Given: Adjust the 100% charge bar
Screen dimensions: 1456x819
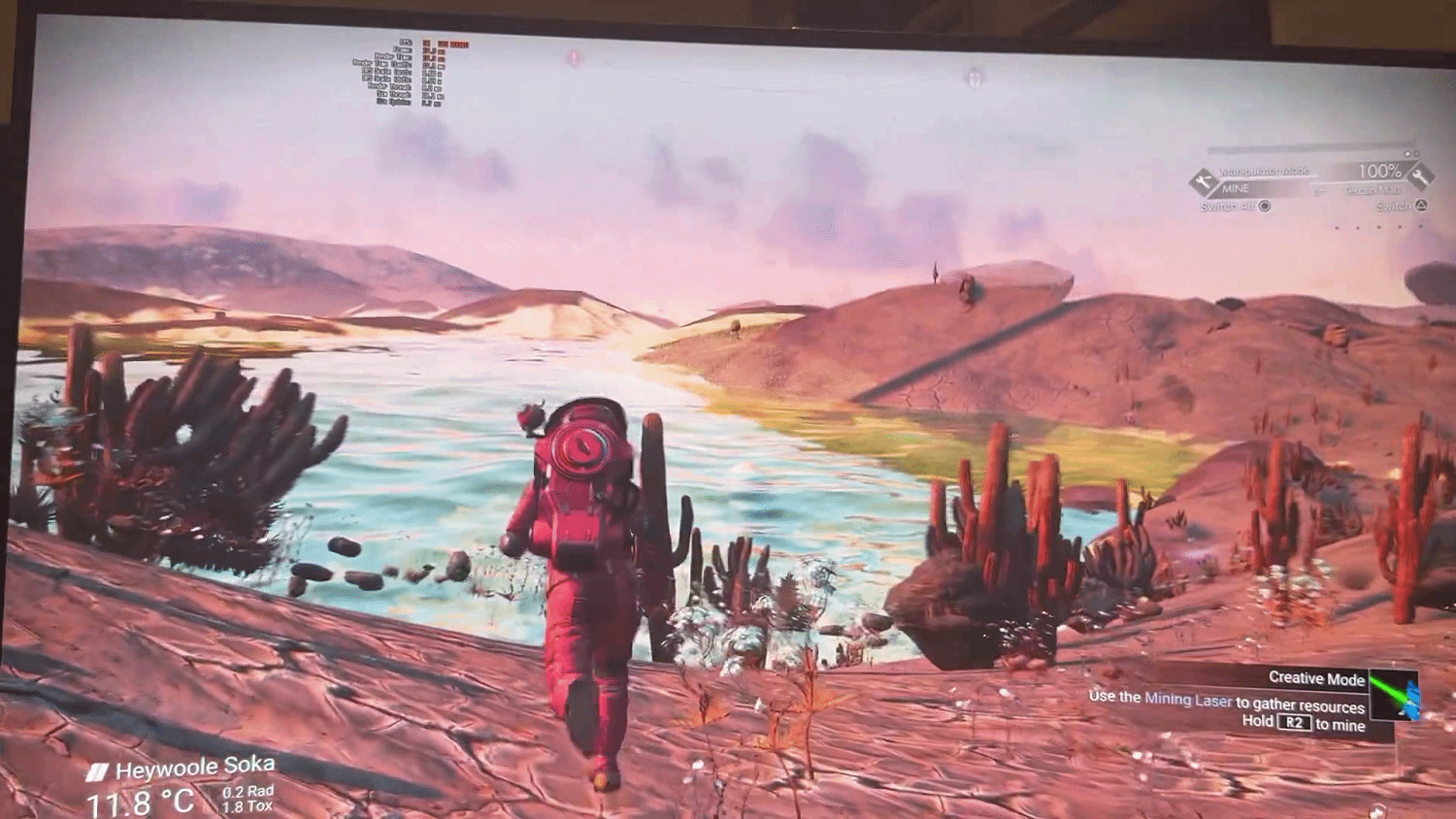Looking at the screenshot, I should [x=1378, y=171].
